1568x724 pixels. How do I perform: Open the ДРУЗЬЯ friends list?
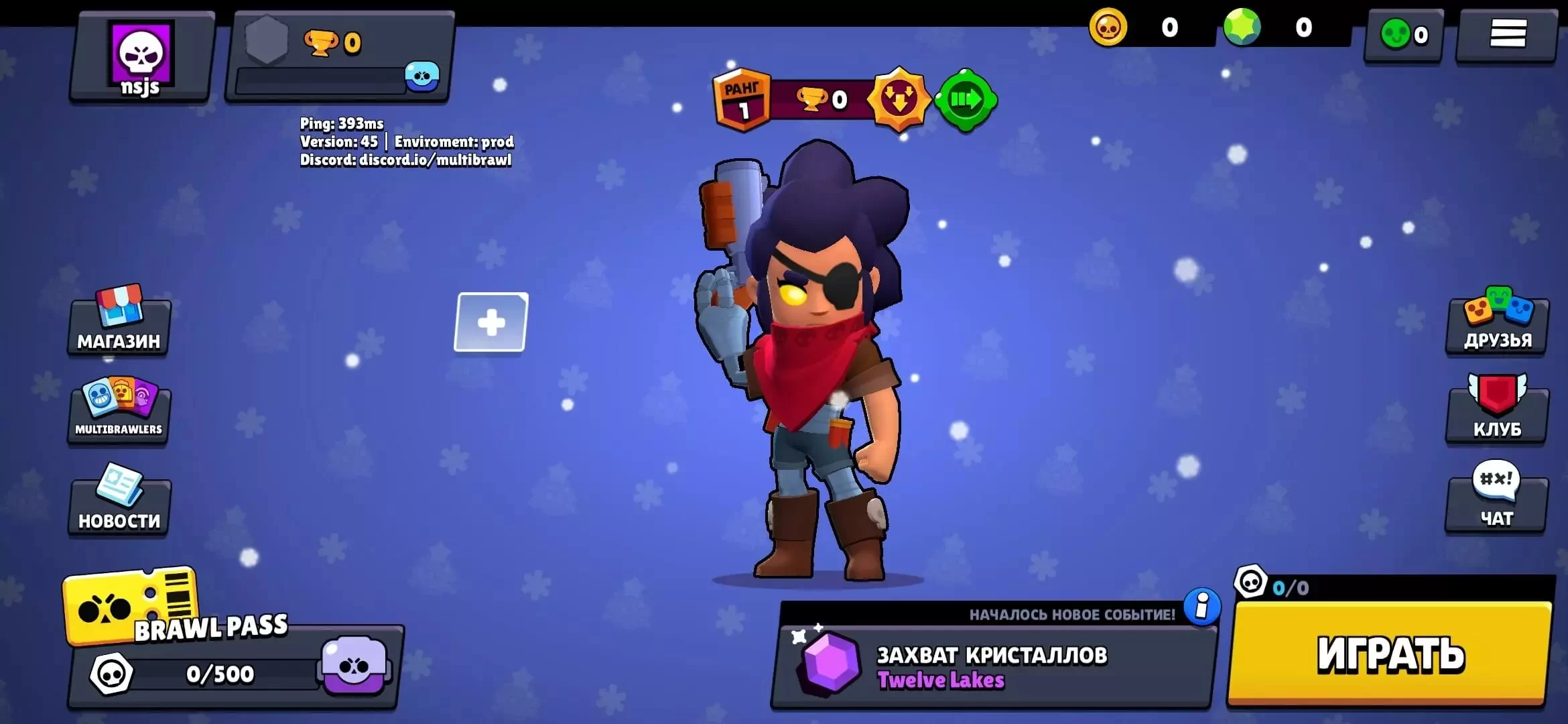[1498, 325]
